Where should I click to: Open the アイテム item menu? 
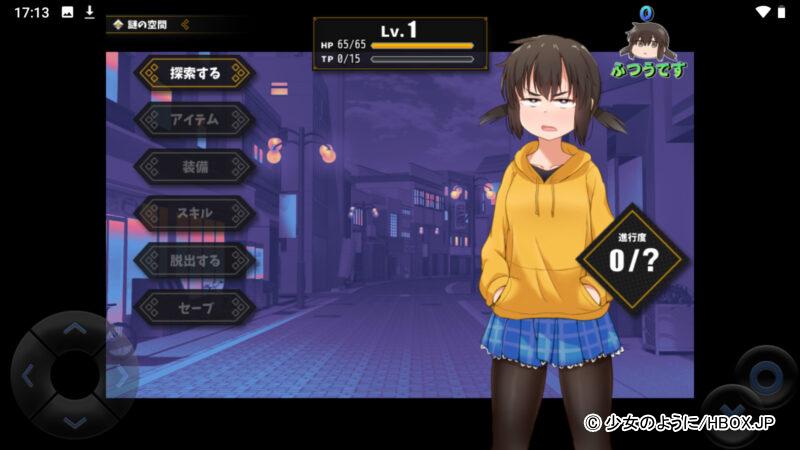coord(195,120)
